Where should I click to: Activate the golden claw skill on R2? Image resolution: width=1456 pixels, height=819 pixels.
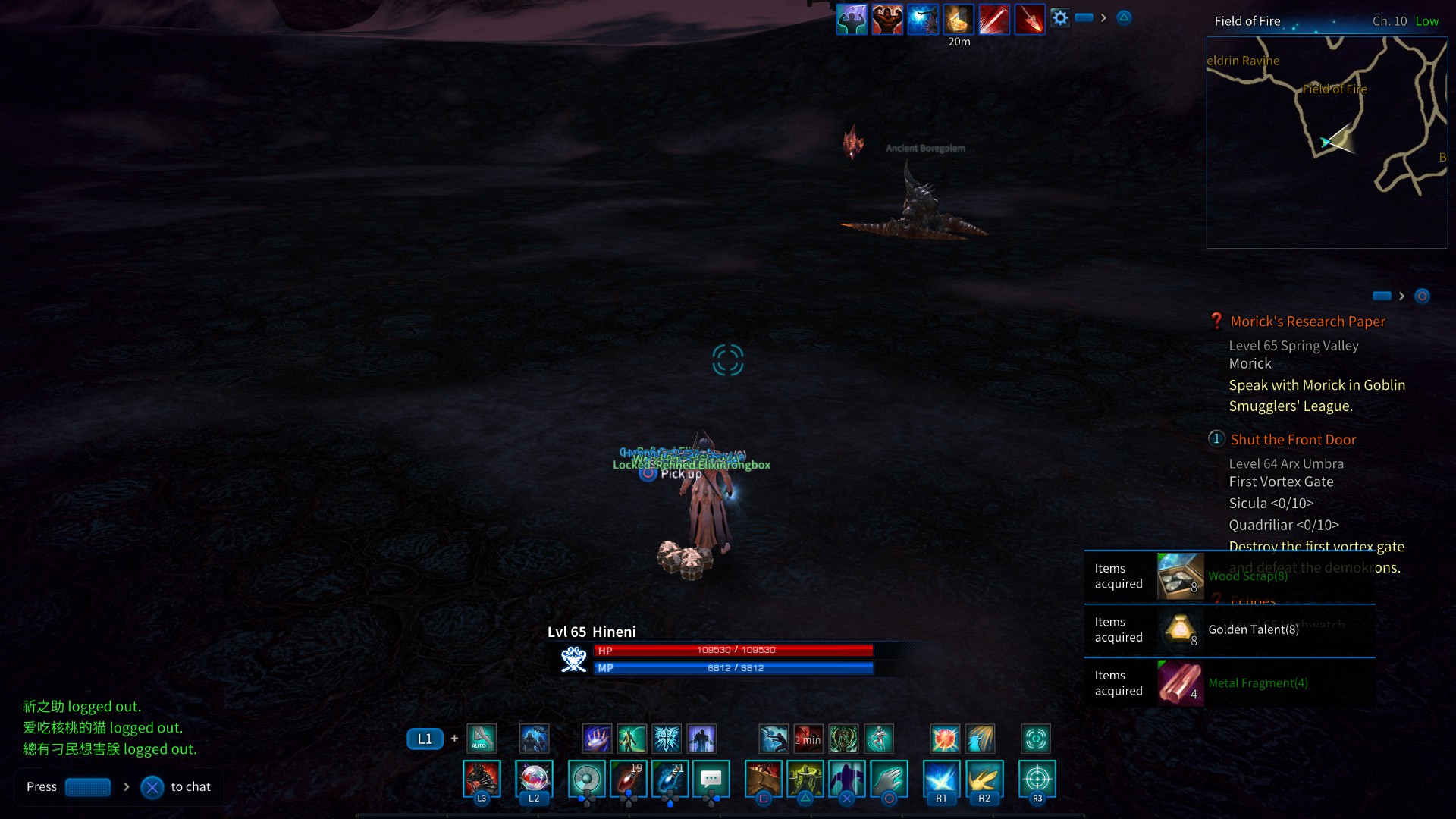984,779
